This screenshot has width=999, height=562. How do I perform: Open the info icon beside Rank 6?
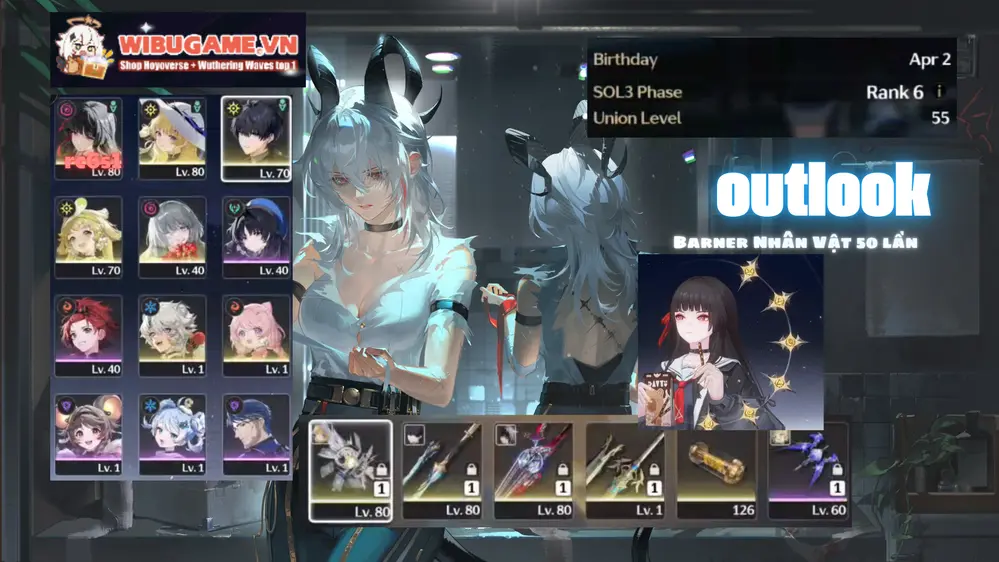[938, 92]
